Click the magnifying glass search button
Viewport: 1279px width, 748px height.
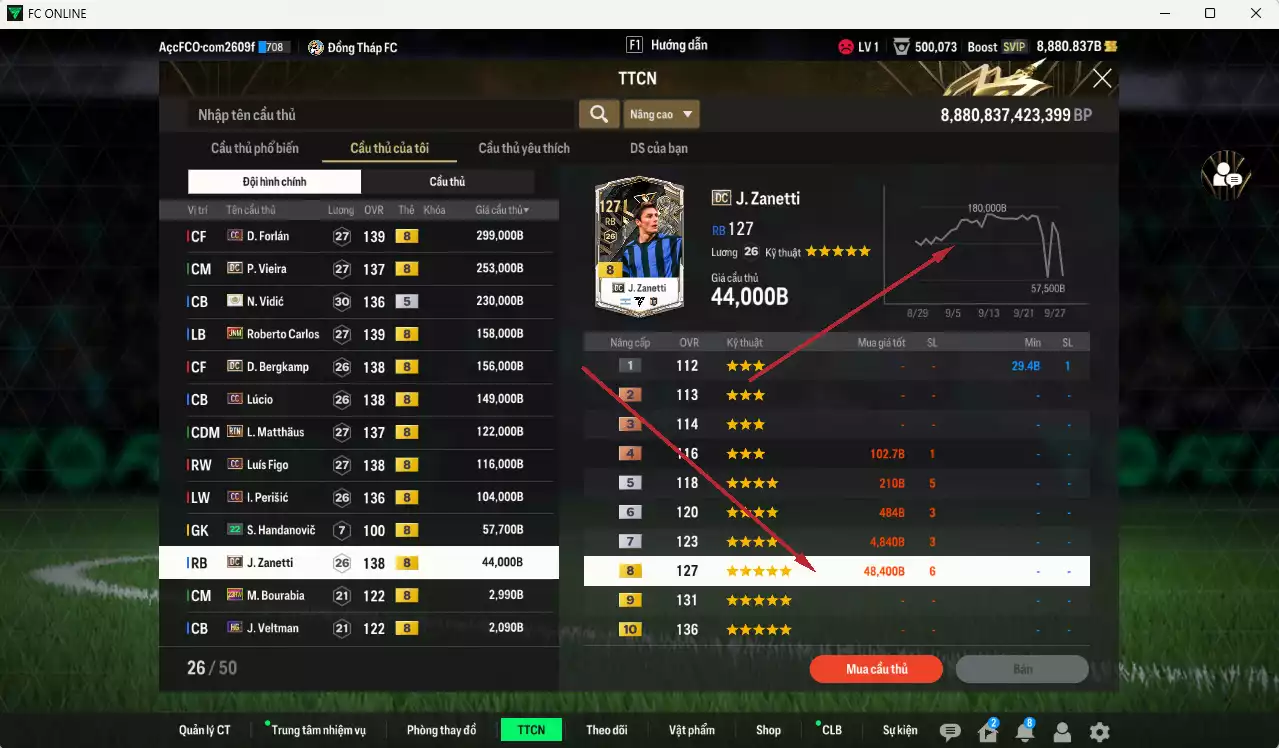(598, 114)
